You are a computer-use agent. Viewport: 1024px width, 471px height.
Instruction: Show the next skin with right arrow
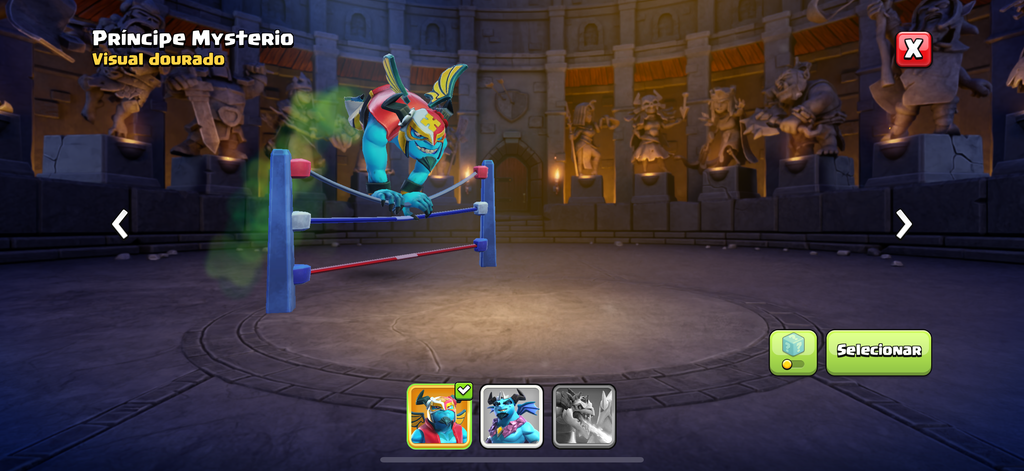tap(904, 224)
